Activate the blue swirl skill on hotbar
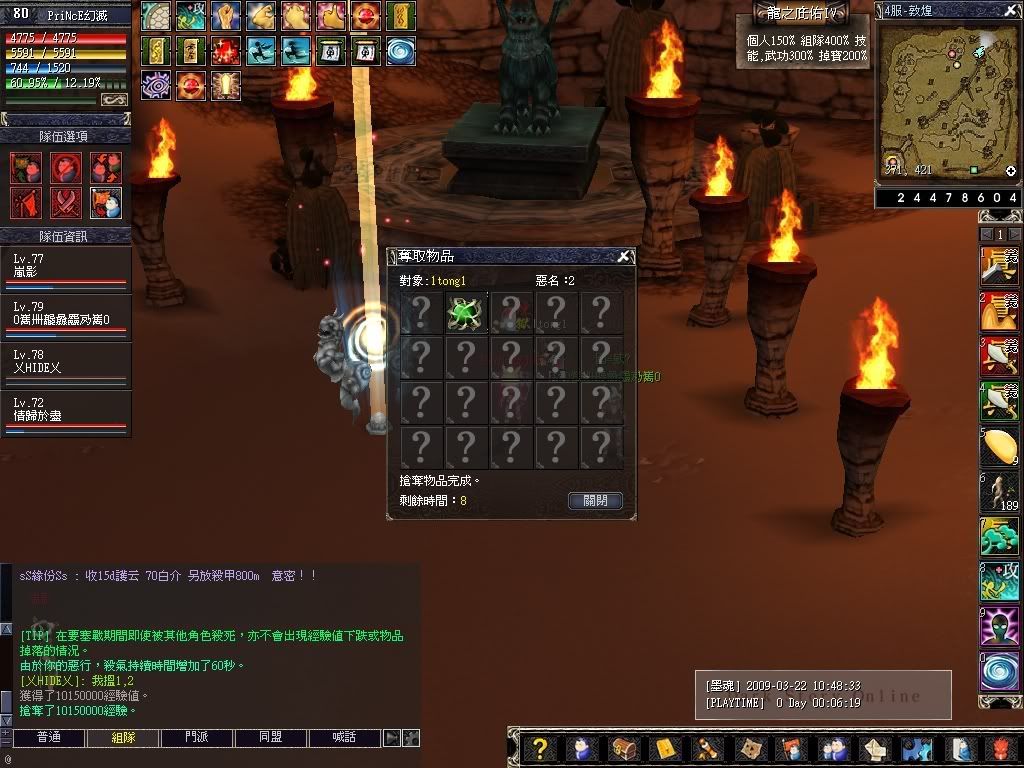Screen dimensions: 1024x768 tap(999, 671)
